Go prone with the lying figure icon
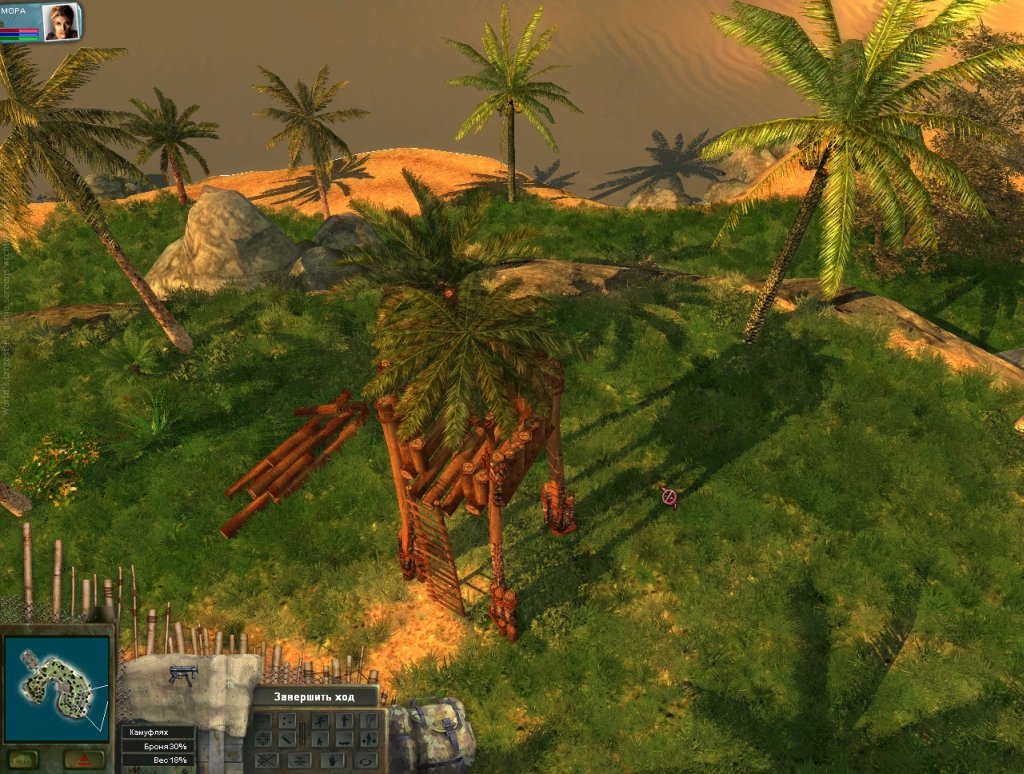Image resolution: width=1024 pixels, height=774 pixels. (345, 740)
